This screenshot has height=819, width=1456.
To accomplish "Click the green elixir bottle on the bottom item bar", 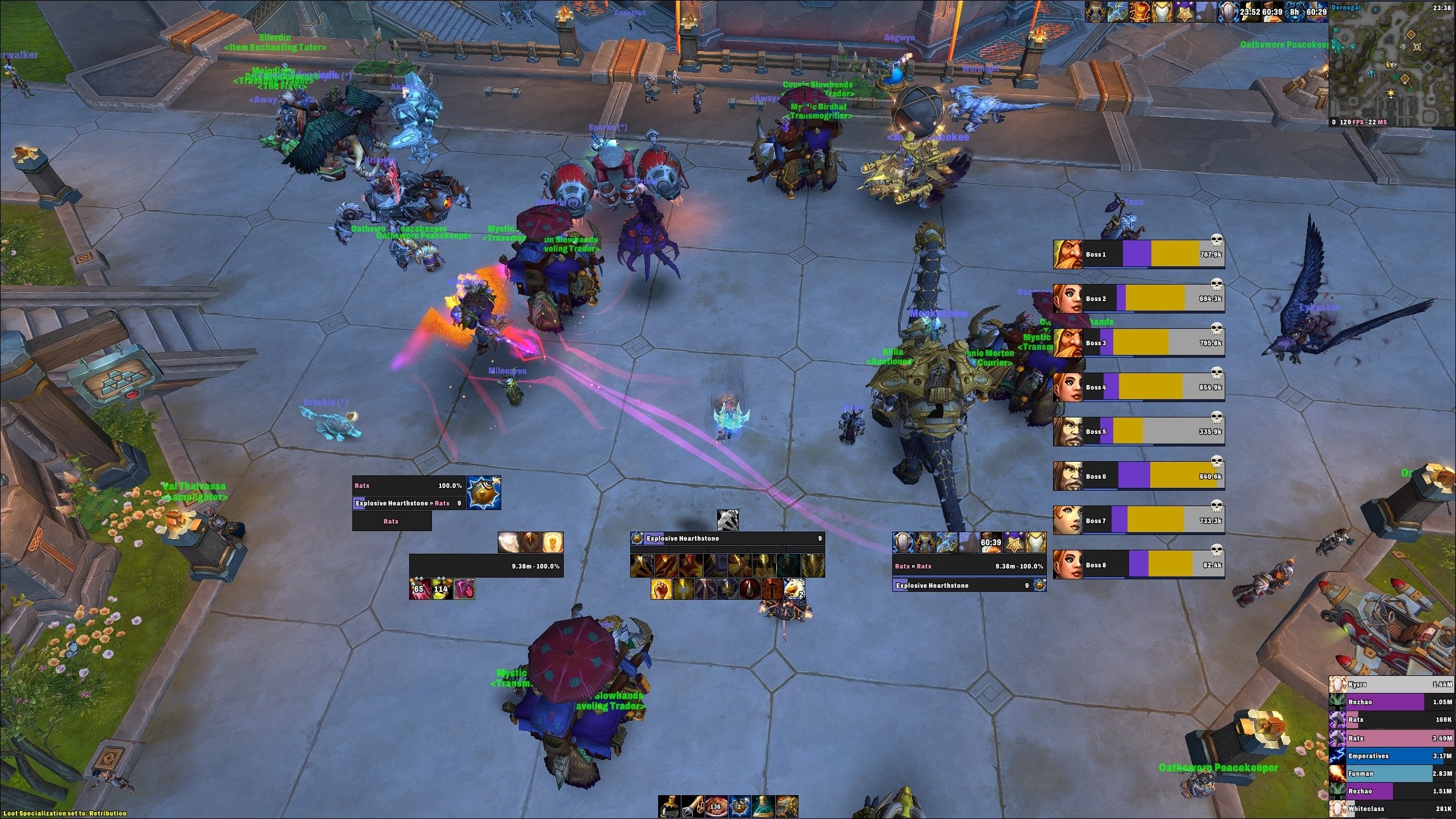I will 764,807.
